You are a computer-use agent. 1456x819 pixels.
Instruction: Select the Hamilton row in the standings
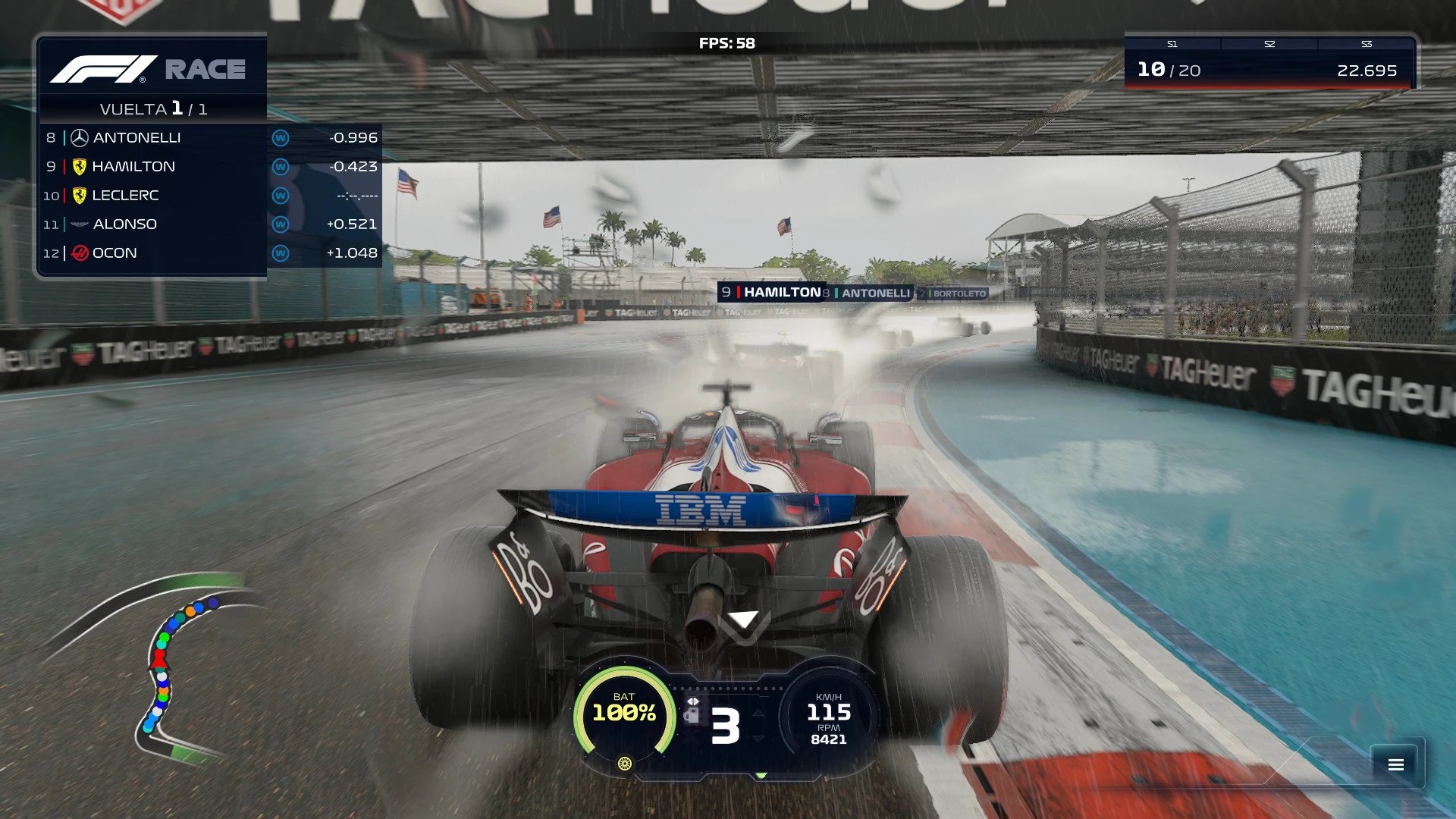(211, 167)
